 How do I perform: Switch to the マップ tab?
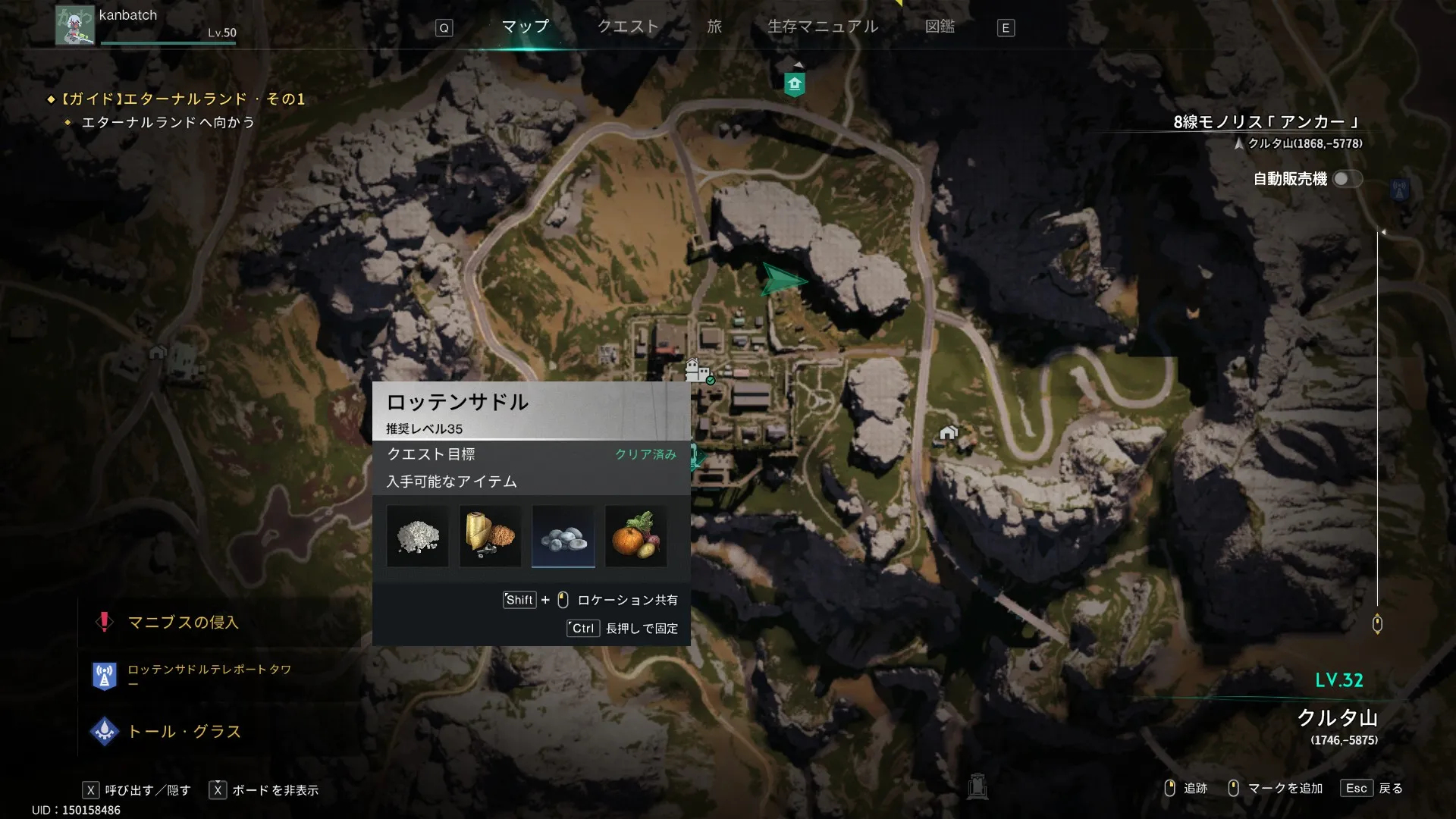coord(525,27)
